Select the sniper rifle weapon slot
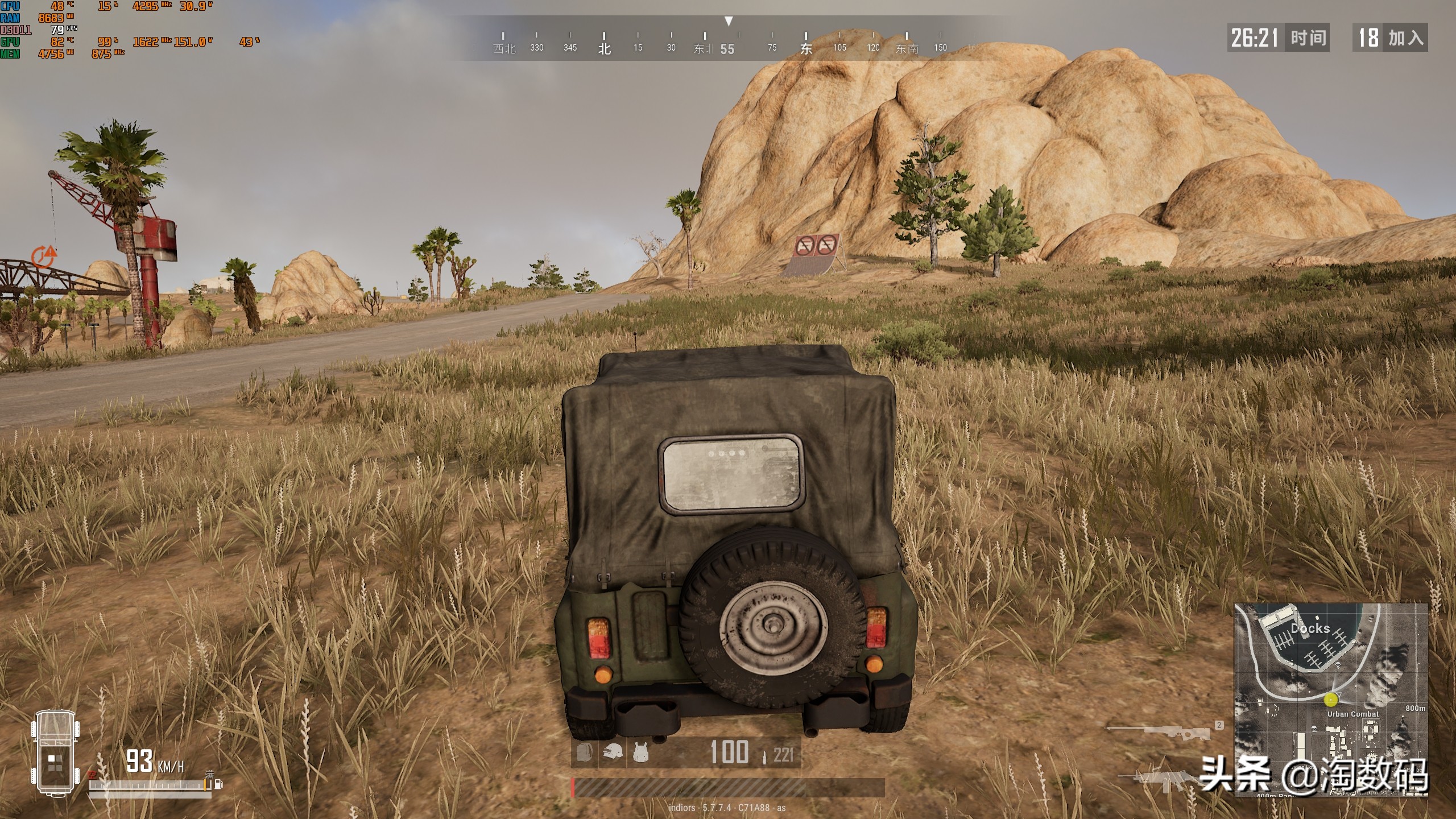Image resolution: width=1456 pixels, height=819 pixels. 1159,732
